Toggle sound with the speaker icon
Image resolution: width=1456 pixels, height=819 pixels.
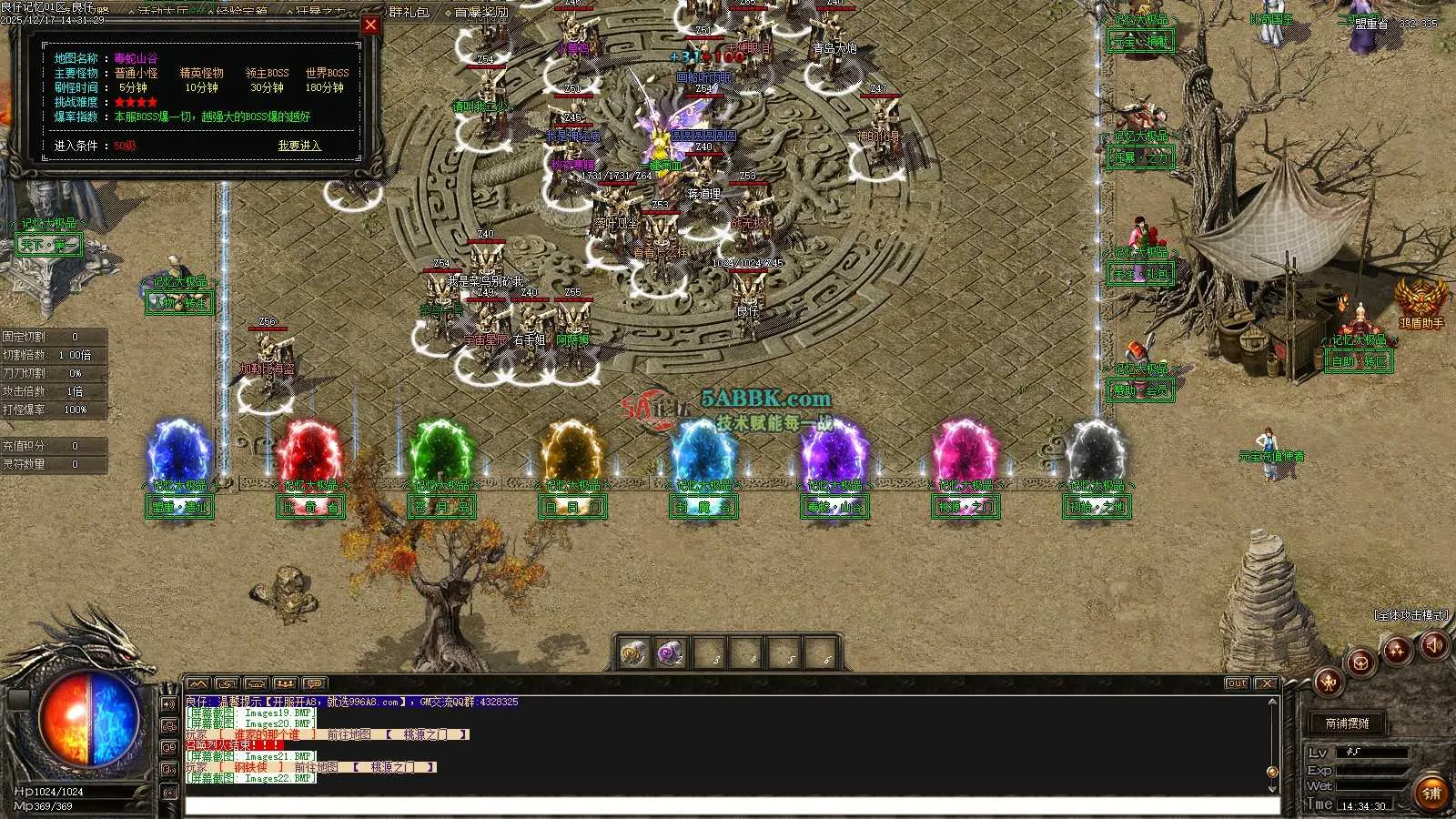click(1434, 645)
